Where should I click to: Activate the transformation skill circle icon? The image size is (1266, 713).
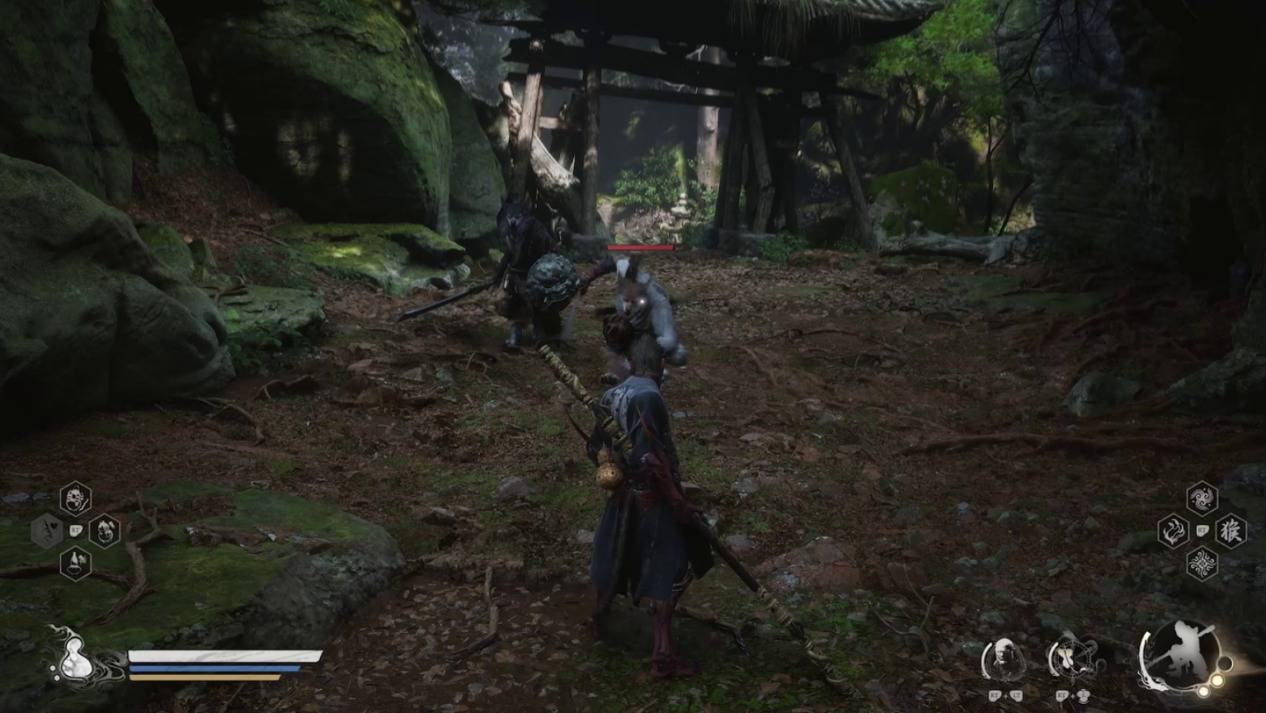[1071, 658]
